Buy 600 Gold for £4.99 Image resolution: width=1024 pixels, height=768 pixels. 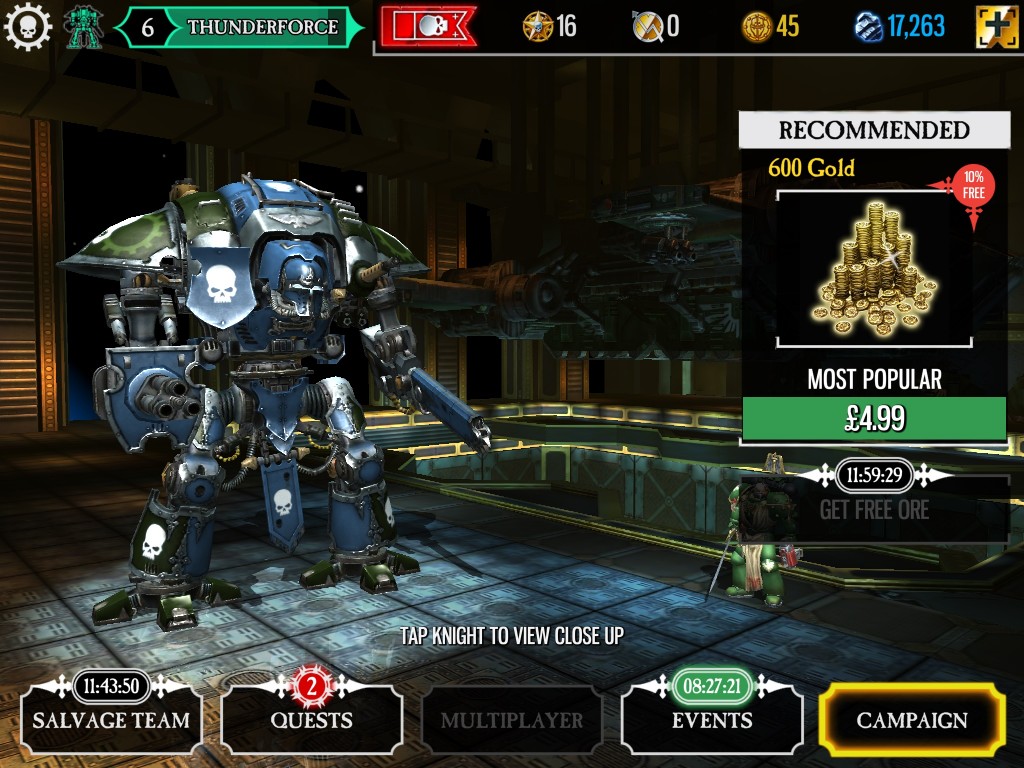click(x=874, y=419)
